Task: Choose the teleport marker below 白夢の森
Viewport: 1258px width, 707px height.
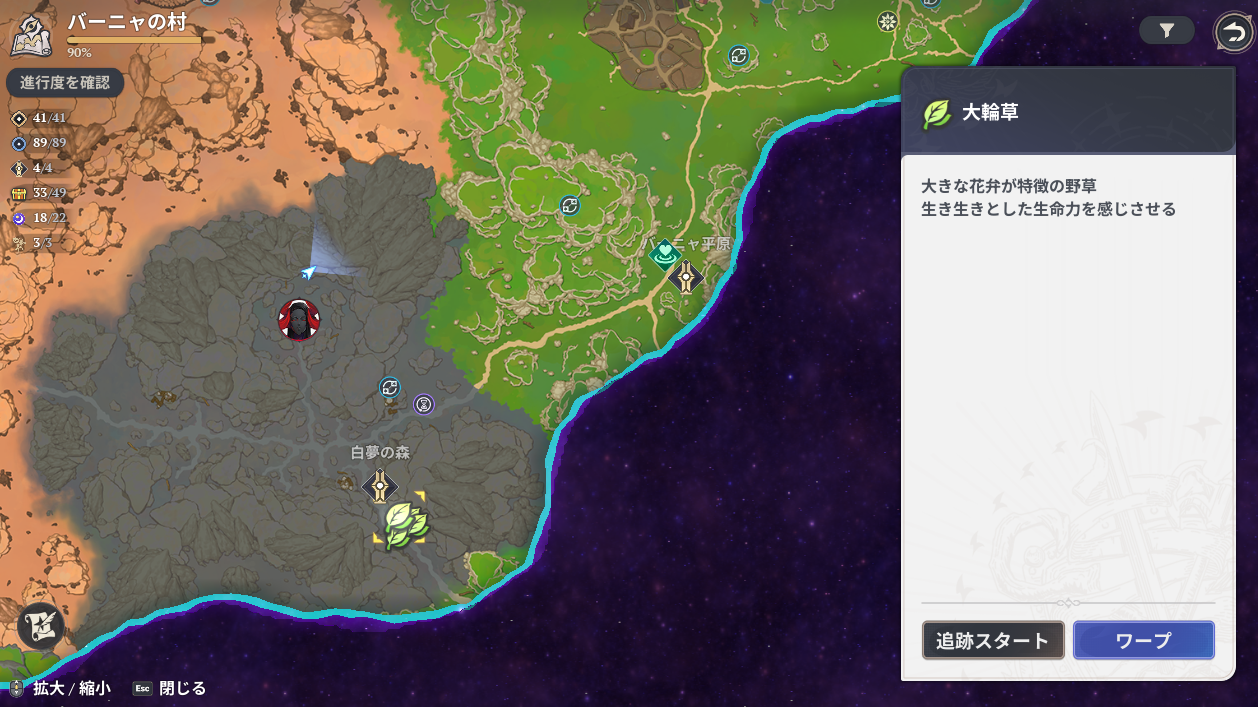Action: click(380, 487)
